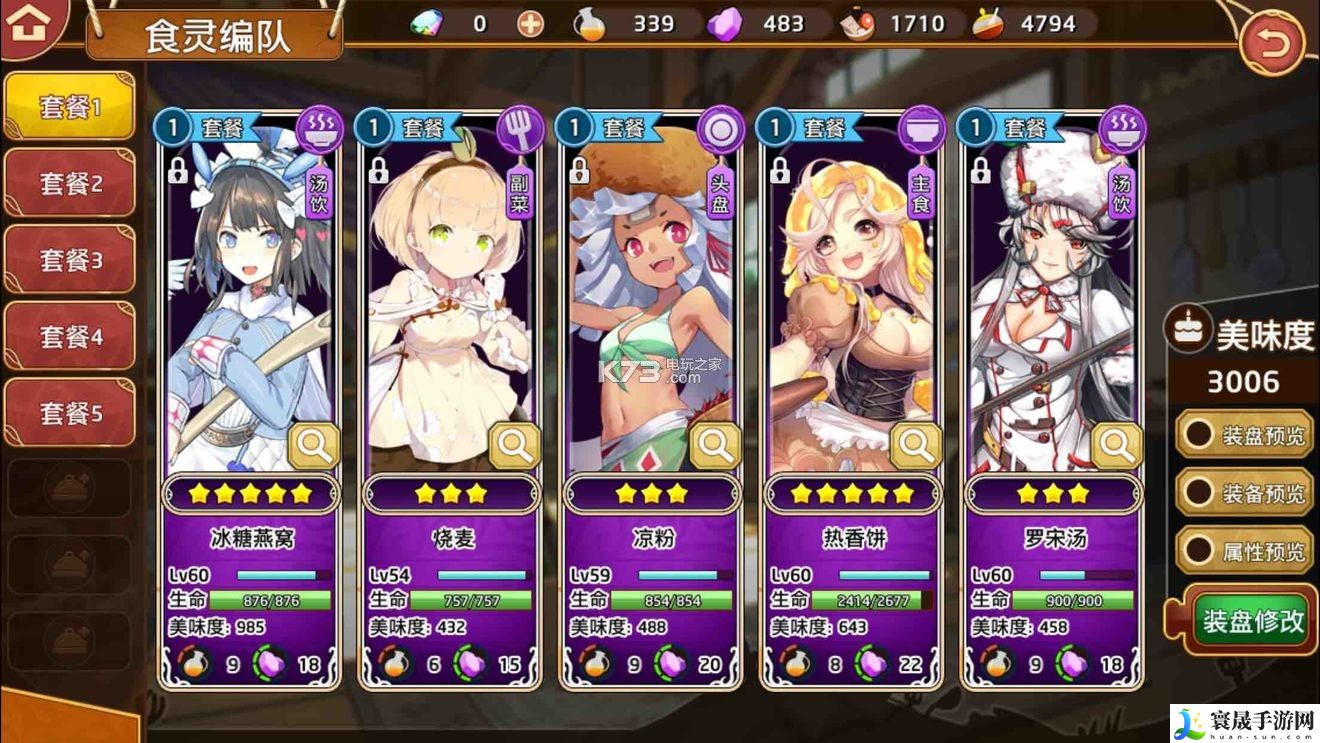
Task: Choose the 烧麦 character card
Action: [x=451, y=300]
